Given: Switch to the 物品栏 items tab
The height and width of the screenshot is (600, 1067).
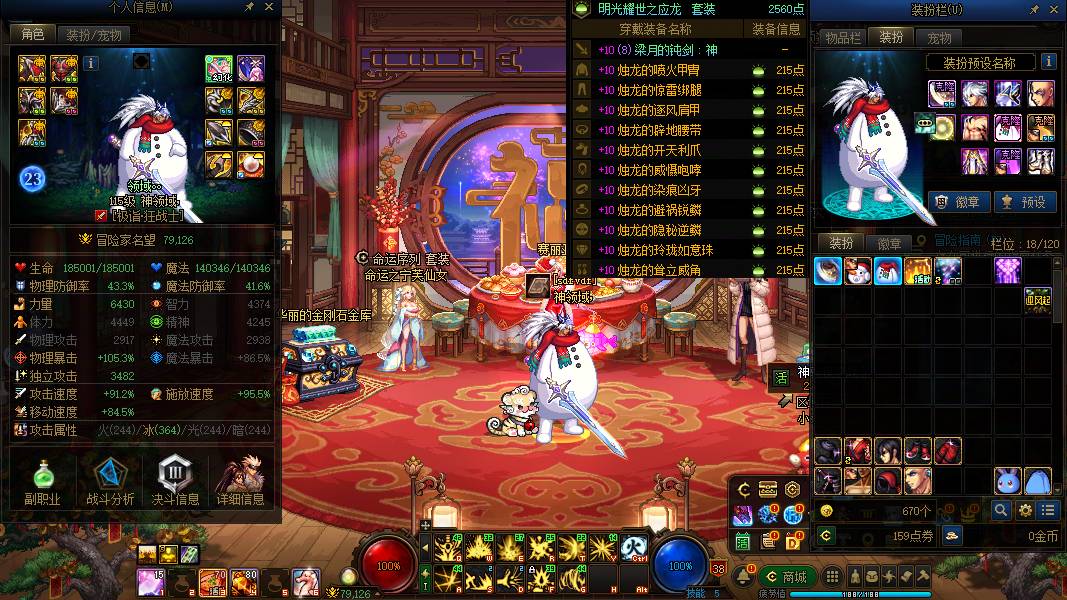Looking at the screenshot, I should (x=841, y=38).
